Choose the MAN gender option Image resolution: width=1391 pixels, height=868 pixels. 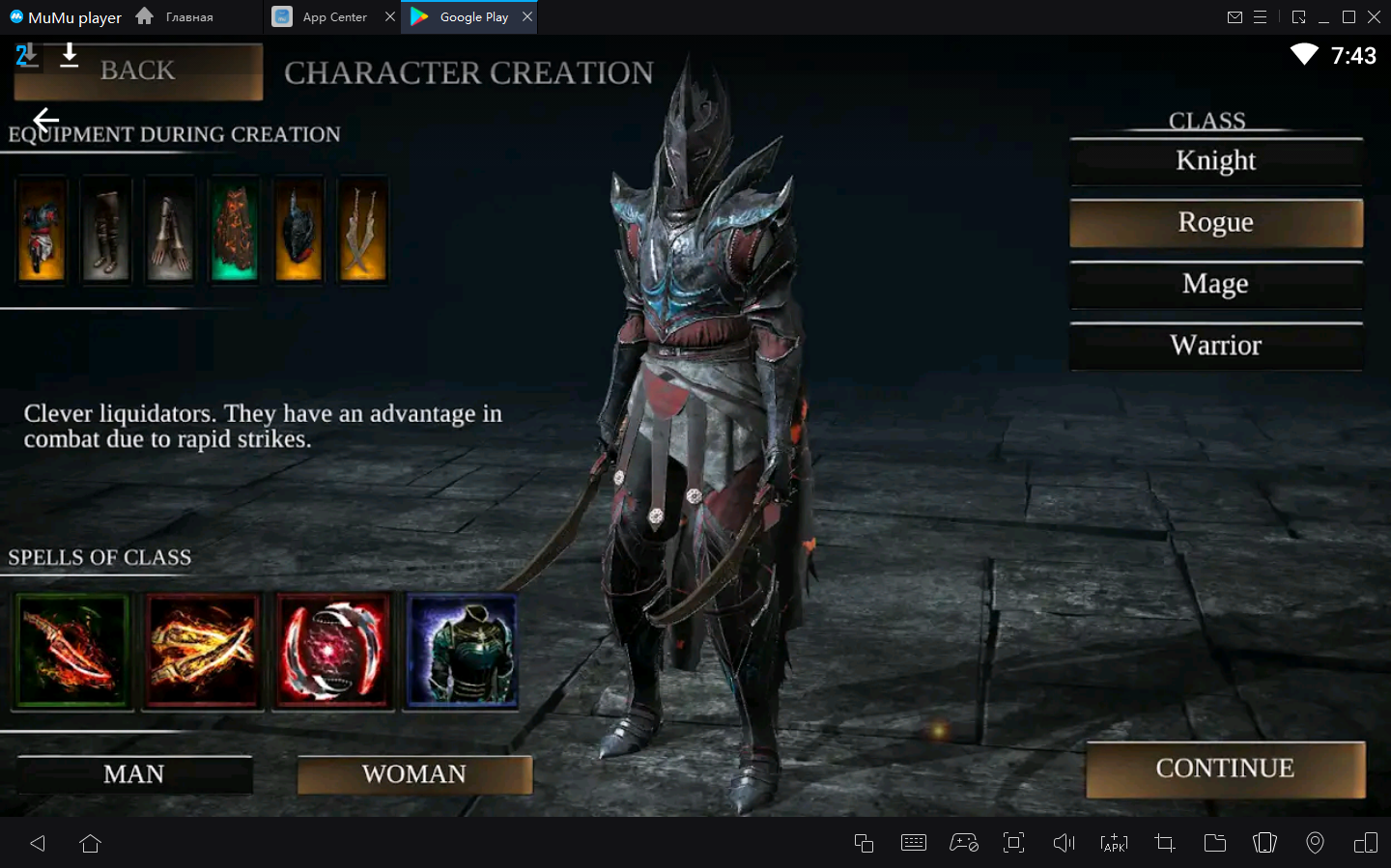click(134, 774)
